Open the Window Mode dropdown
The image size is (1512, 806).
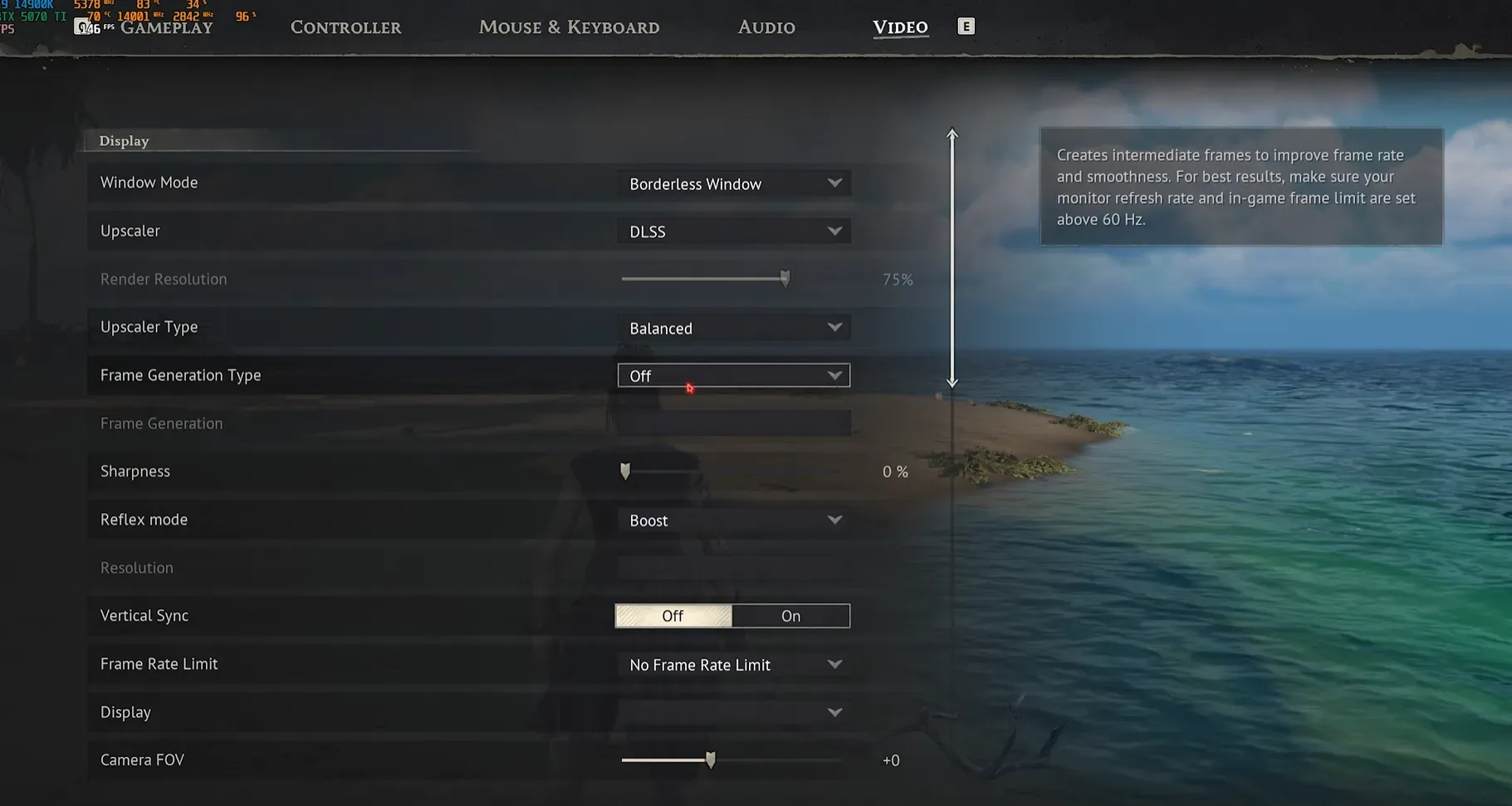pos(733,183)
